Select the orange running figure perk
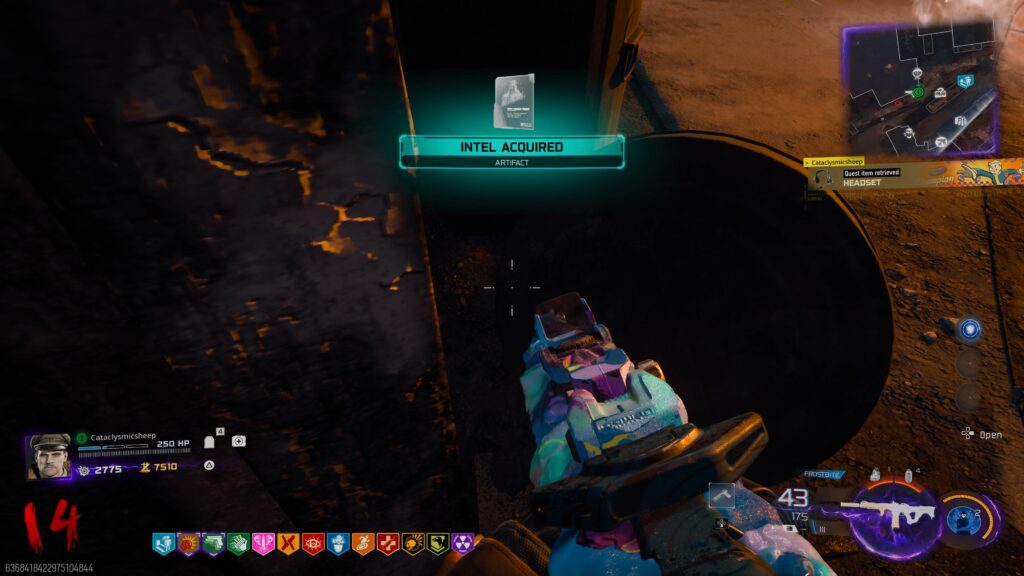 click(x=363, y=544)
